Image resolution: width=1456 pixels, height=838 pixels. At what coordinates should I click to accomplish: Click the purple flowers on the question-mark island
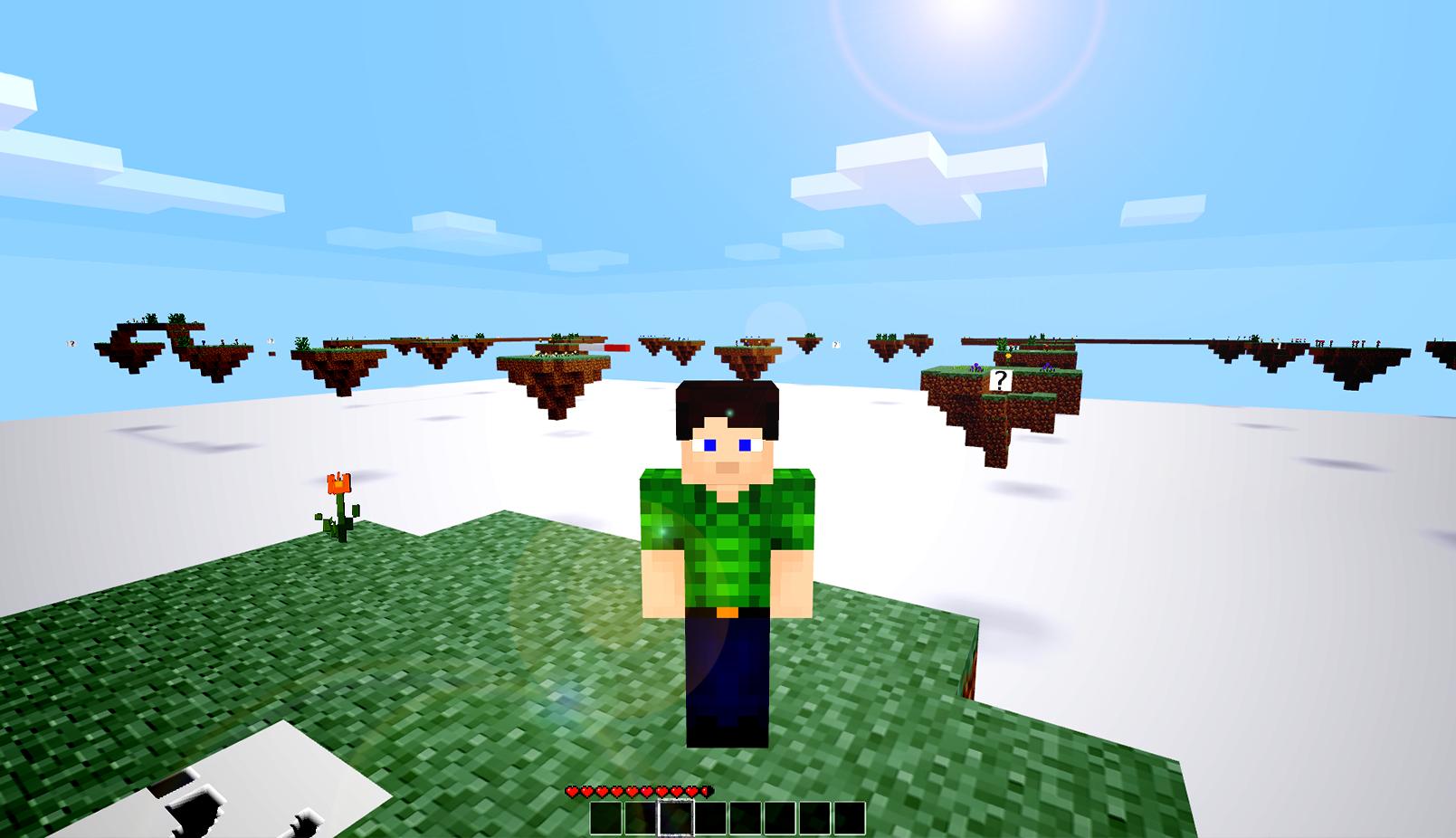(x=975, y=368)
